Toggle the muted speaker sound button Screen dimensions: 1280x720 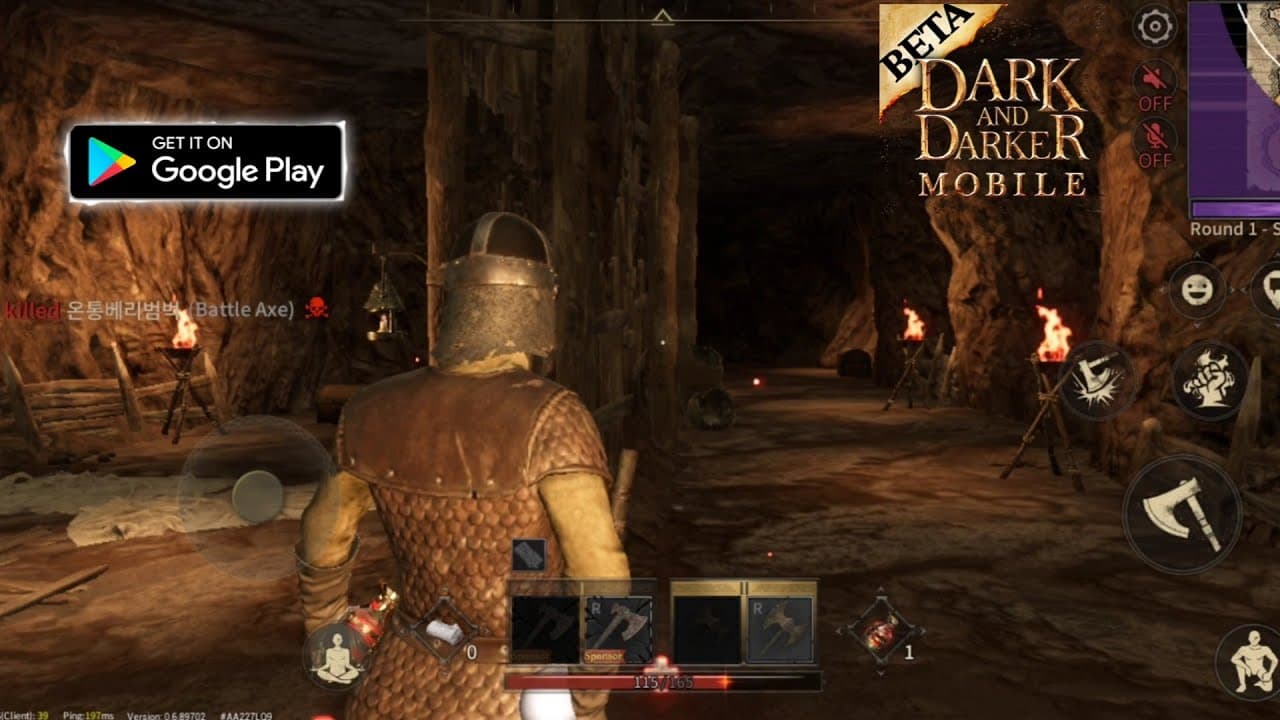1154,84
